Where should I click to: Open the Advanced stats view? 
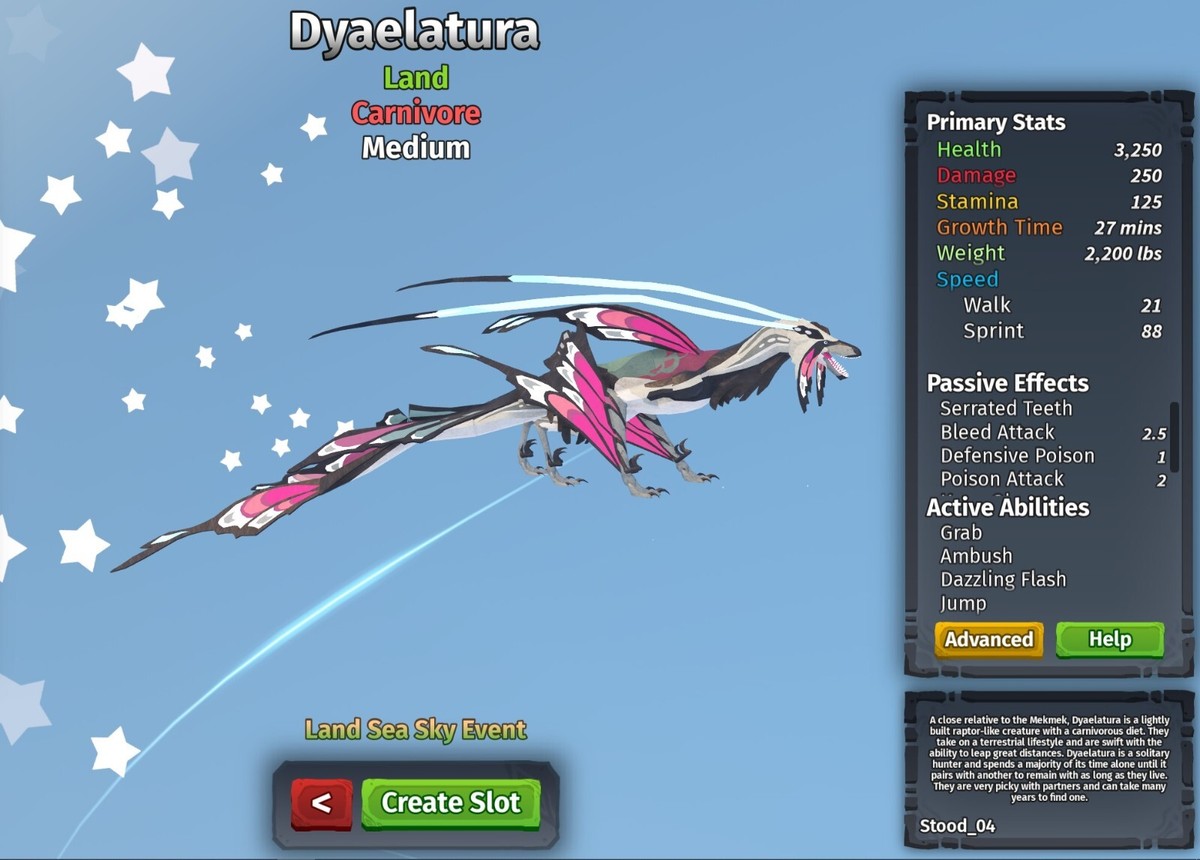[988, 640]
